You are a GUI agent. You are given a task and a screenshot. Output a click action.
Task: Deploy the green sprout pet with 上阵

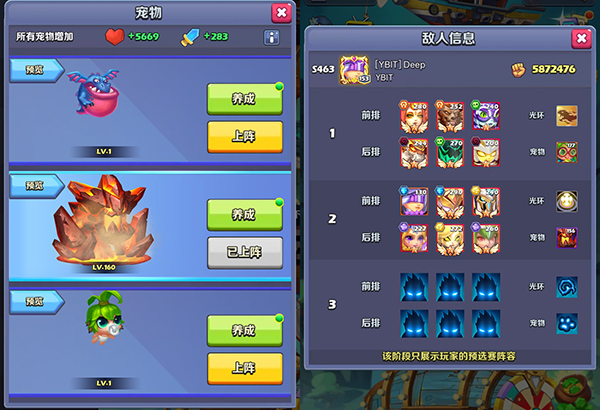(x=244, y=367)
